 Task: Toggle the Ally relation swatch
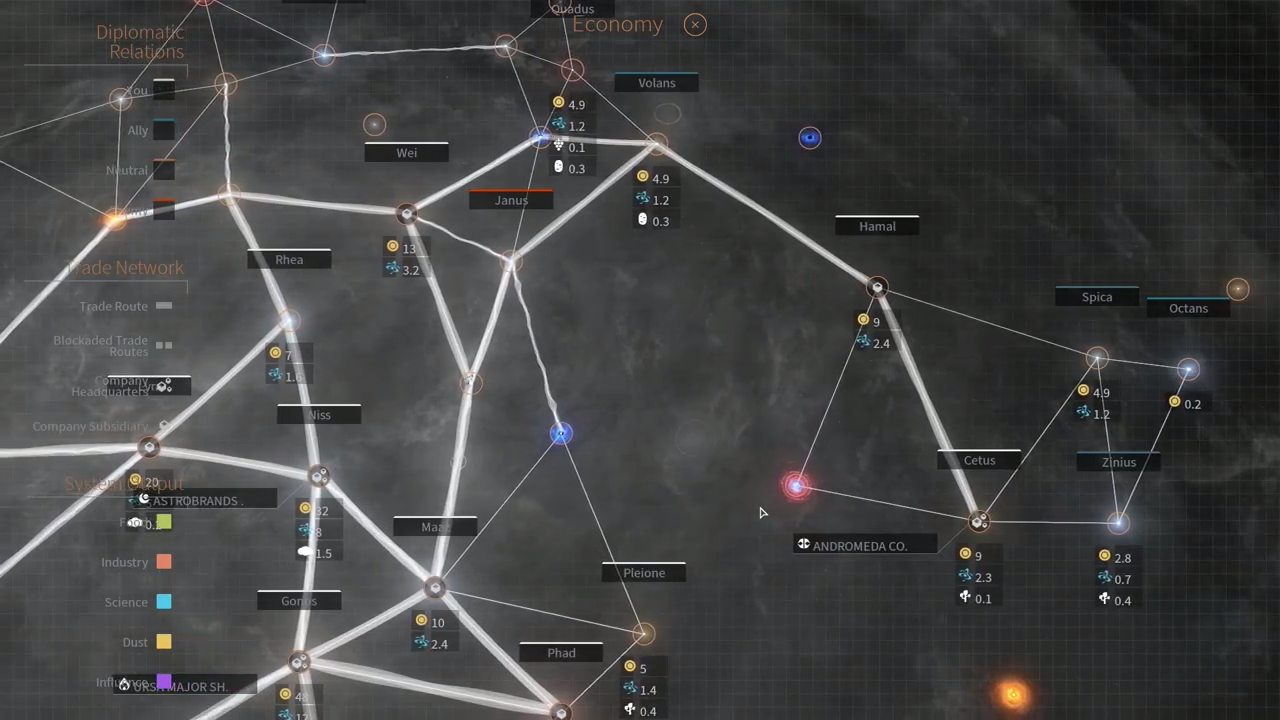[x=163, y=130]
